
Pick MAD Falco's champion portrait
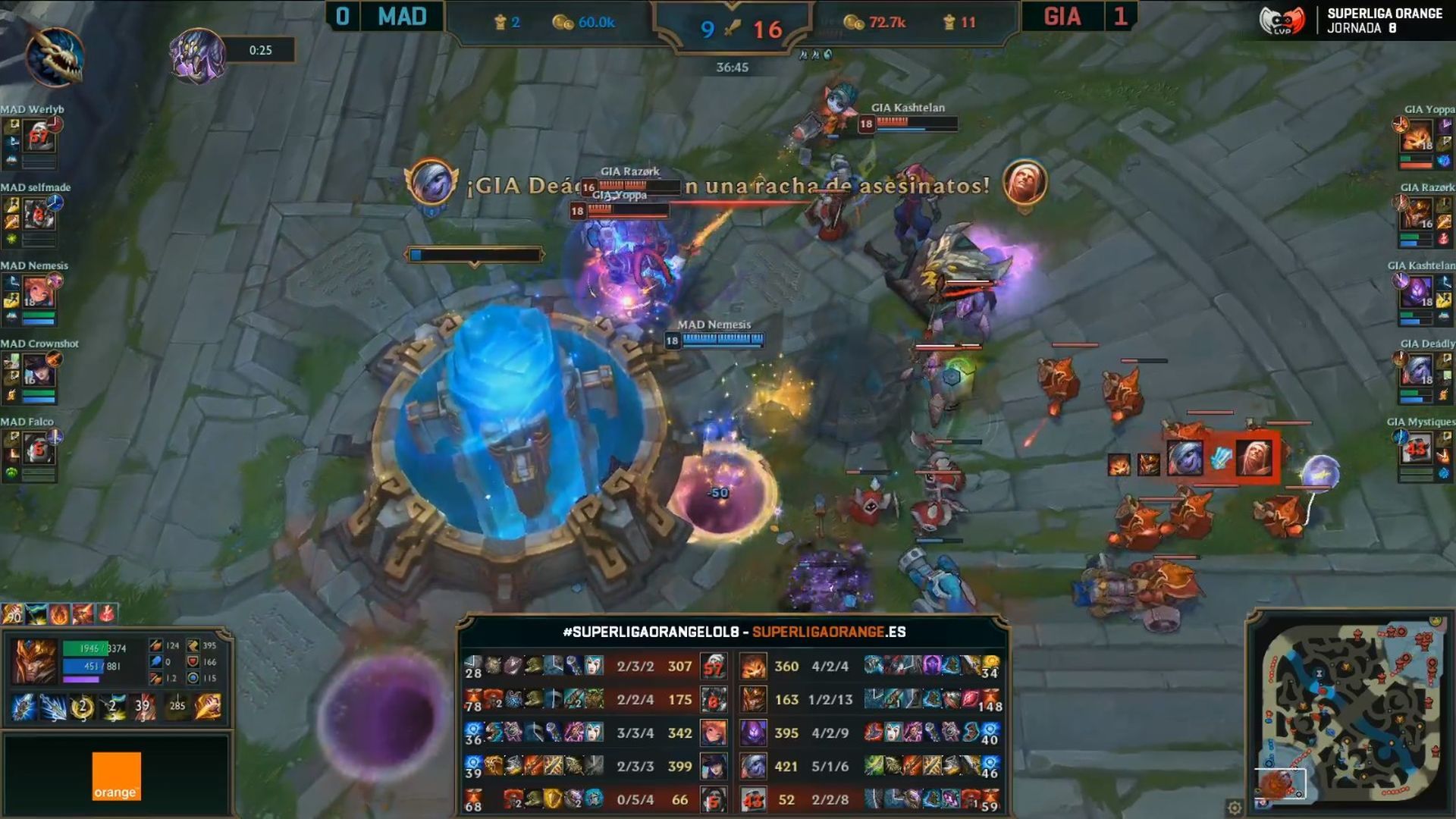point(39,449)
